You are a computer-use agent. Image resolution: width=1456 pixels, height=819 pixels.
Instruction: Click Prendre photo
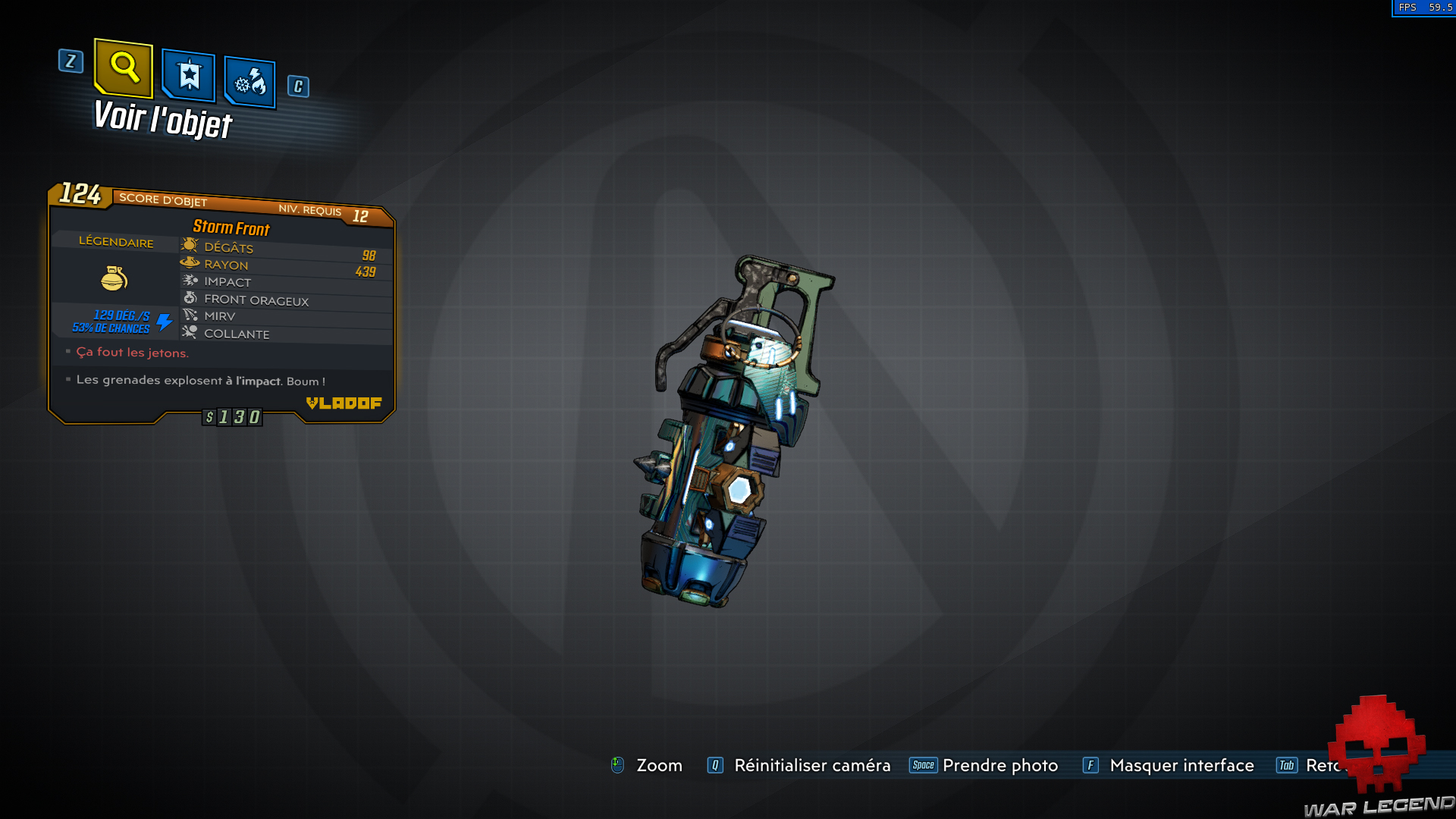point(999,765)
